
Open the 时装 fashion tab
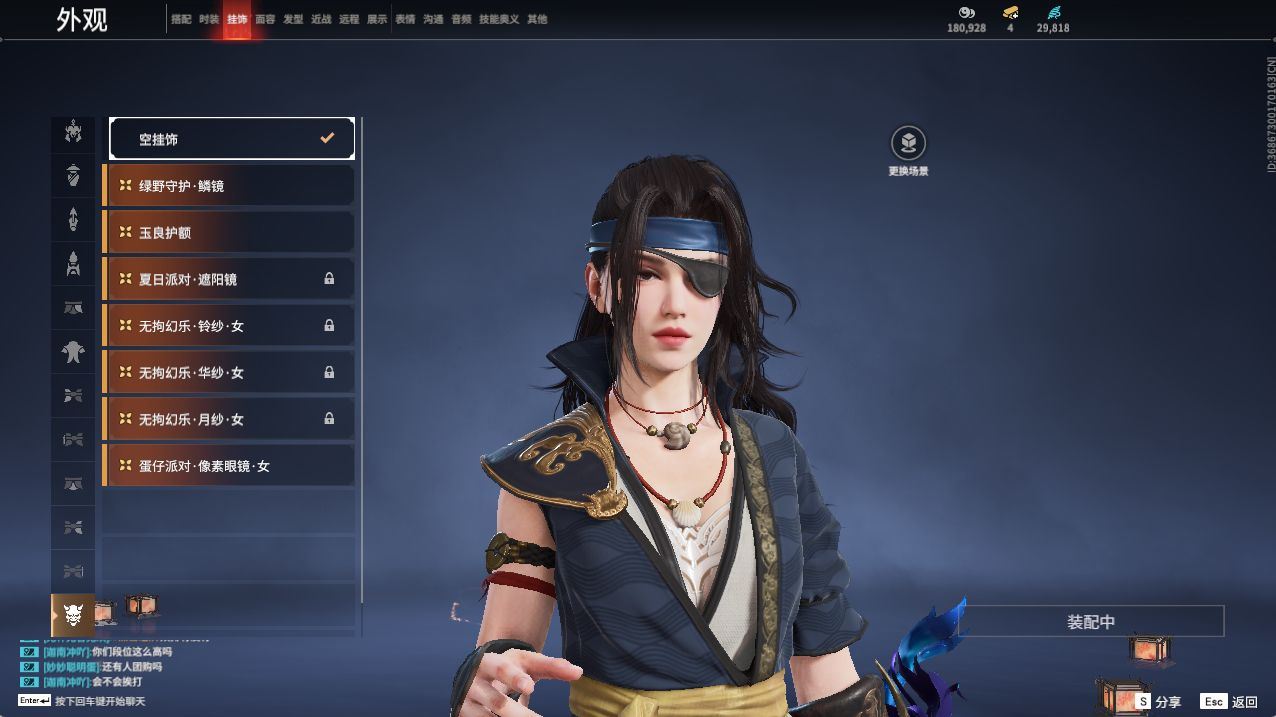[x=209, y=19]
